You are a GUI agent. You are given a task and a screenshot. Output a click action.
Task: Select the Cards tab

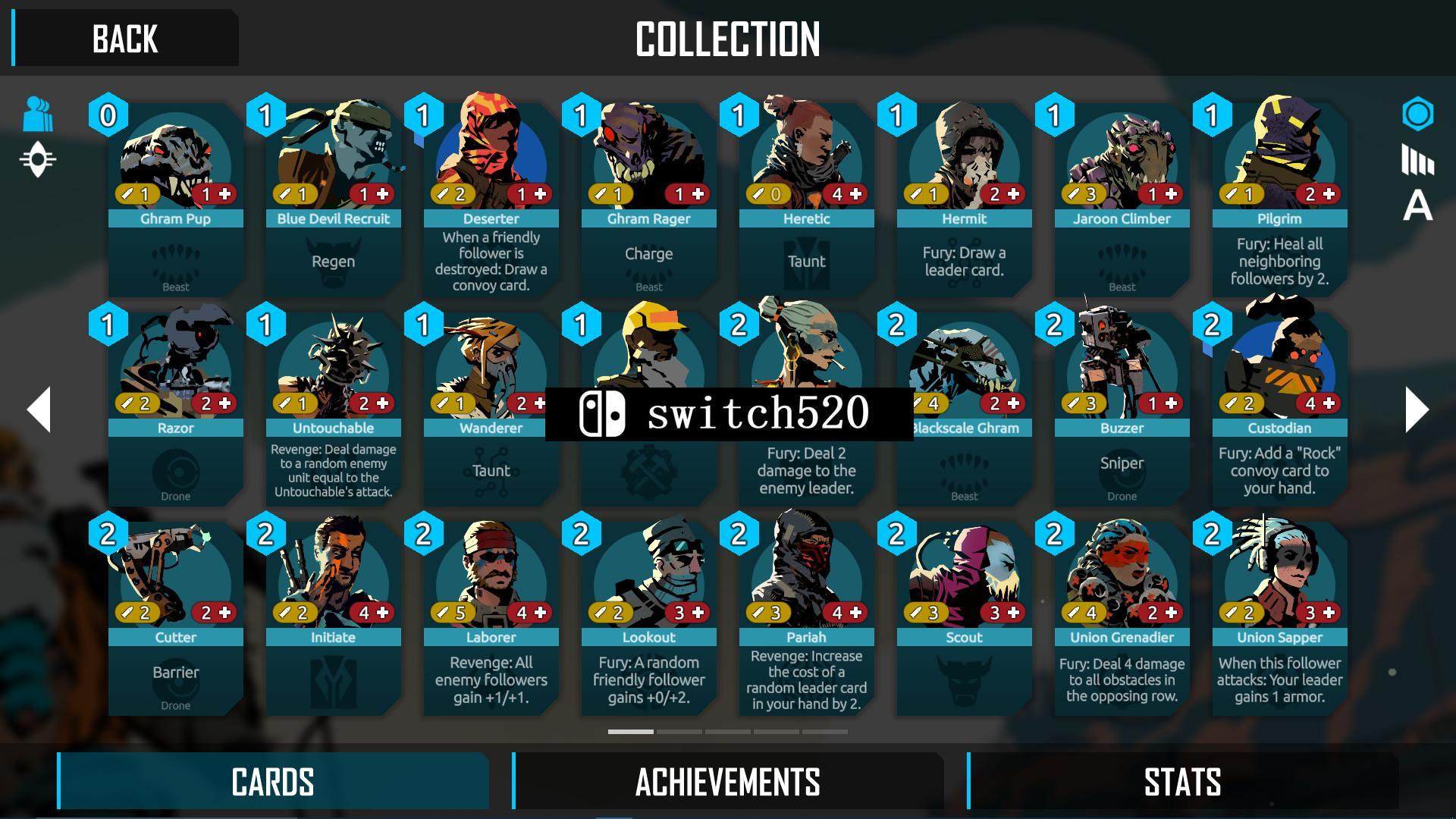pyautogui.click(x=273, y=781)
